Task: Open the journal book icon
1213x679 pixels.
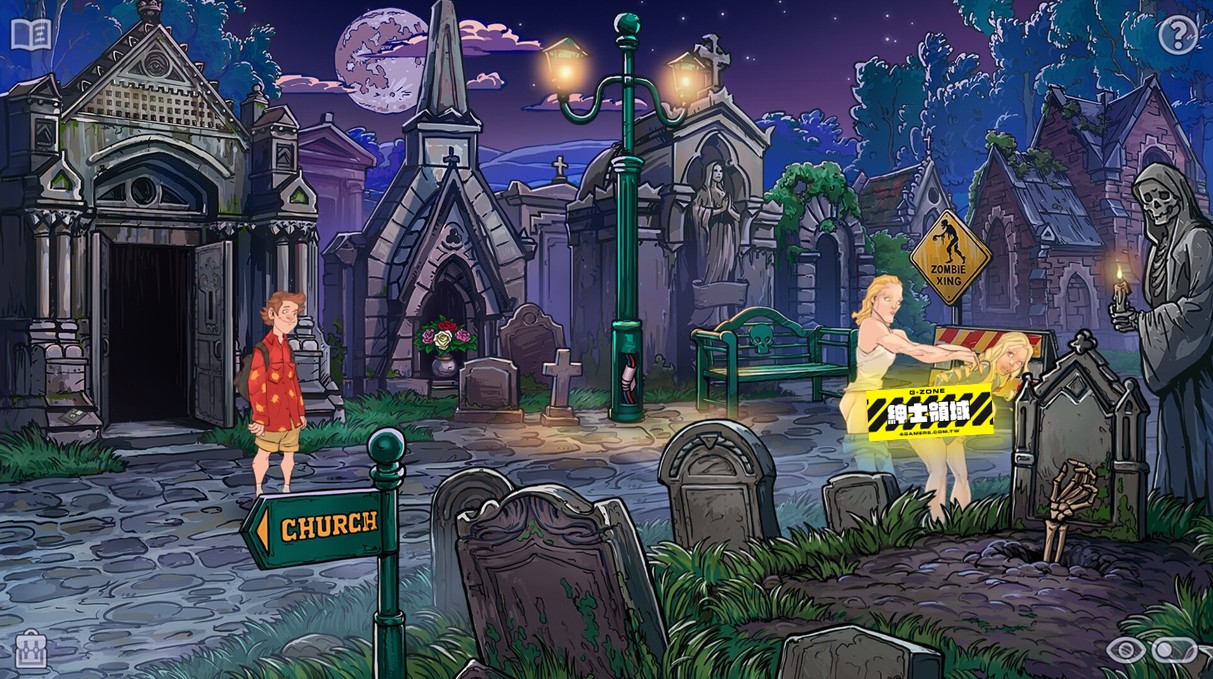Action: click(x=31, y=35)
